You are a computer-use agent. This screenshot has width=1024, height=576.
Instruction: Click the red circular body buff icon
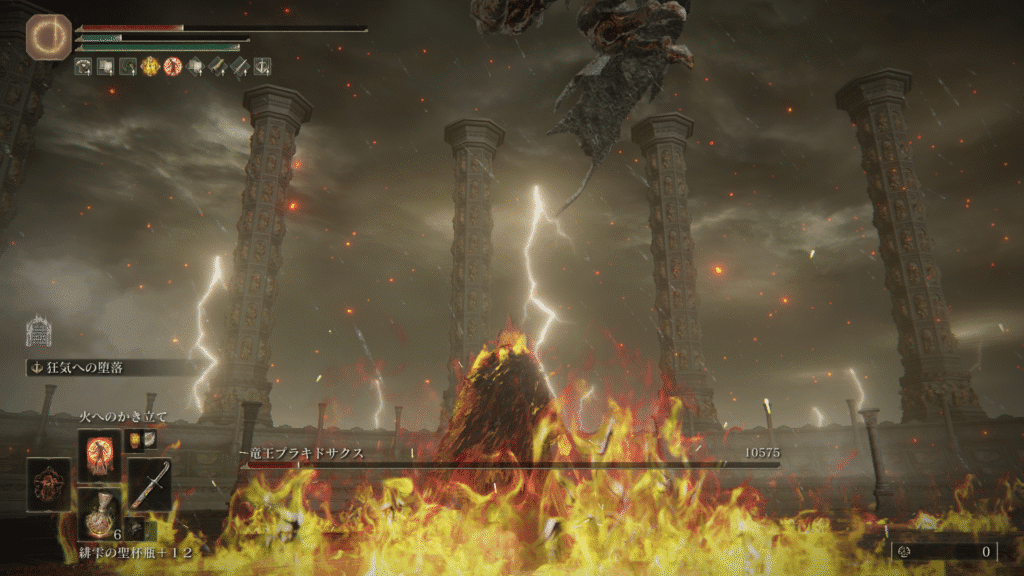(172, 67)
